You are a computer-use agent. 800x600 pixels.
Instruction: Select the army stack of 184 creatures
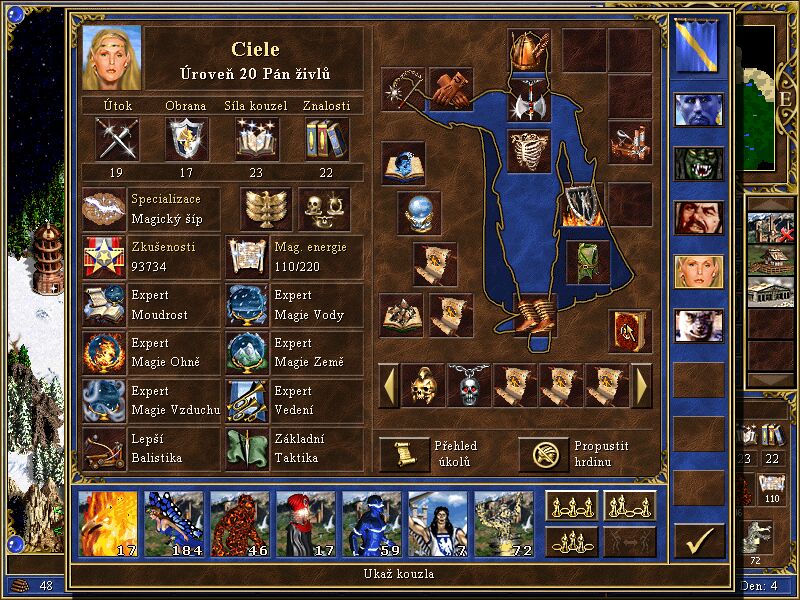(173, 523)
